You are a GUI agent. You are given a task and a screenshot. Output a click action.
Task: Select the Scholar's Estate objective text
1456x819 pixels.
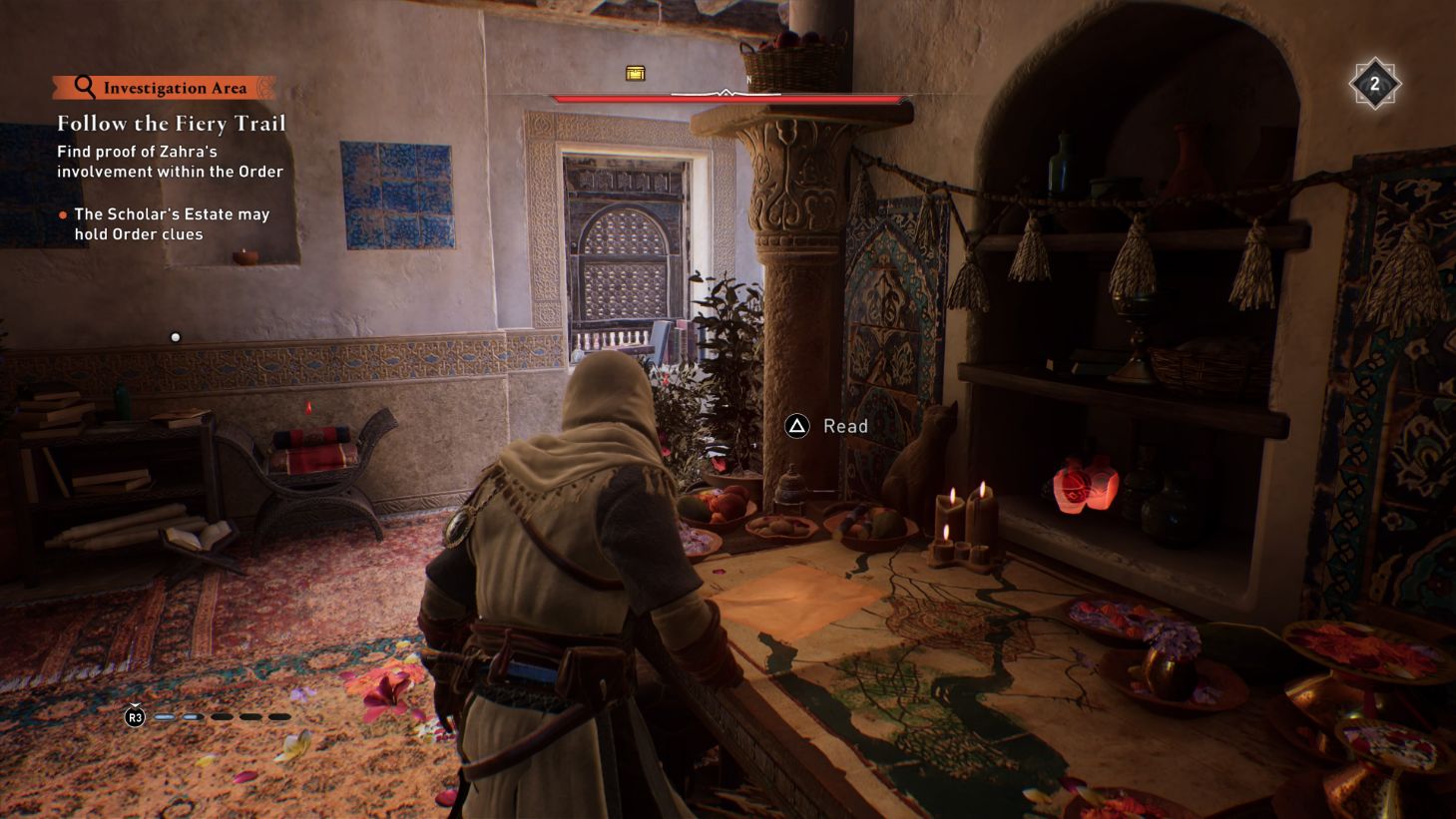(x=172, y=223)
